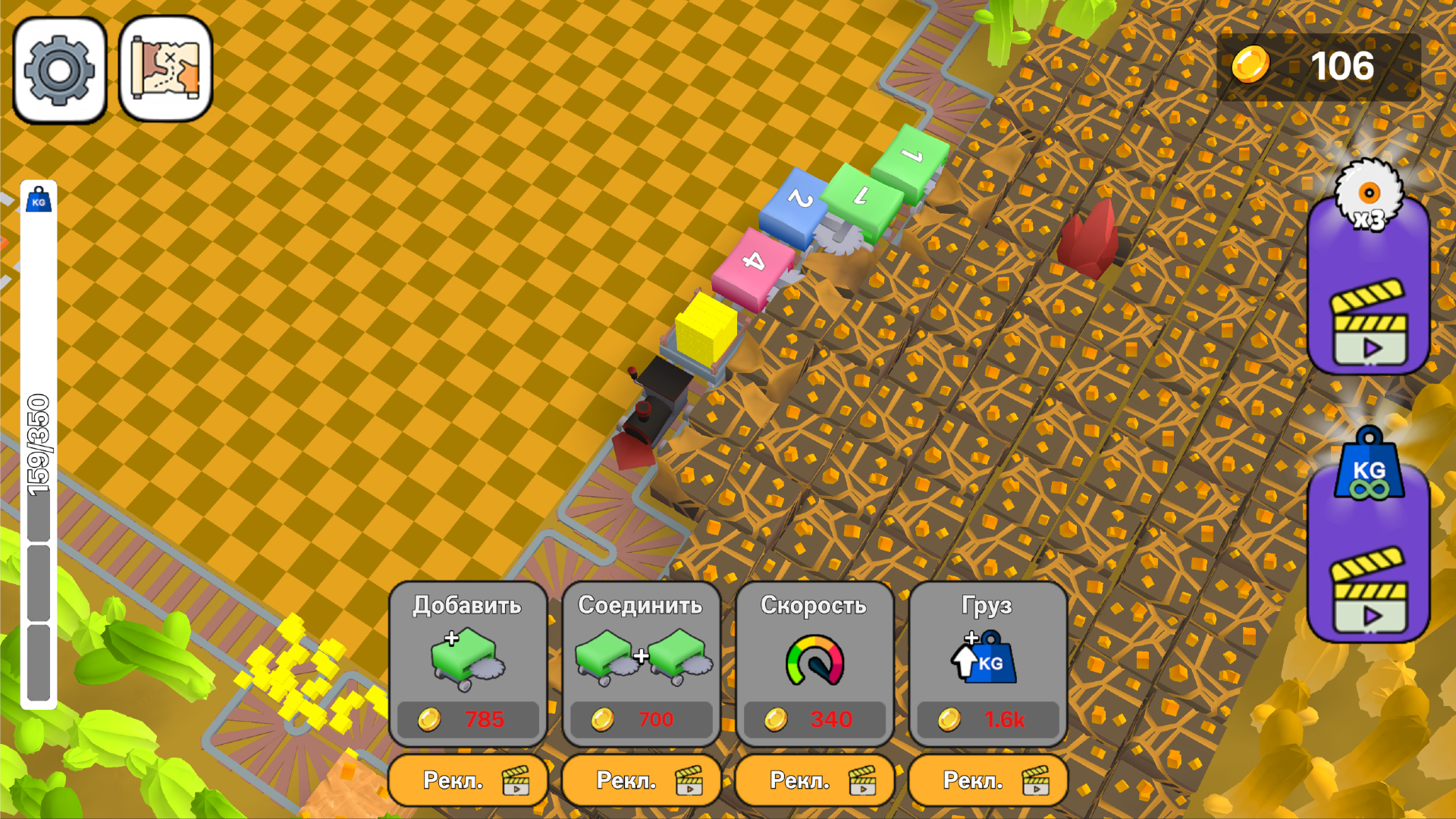Select the Скорость speedometer icon

pos(814,660)
